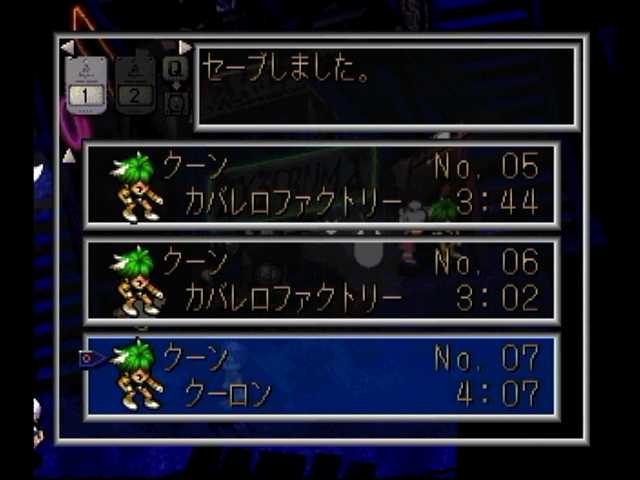Screen dimensions: 640x480
Task: Click the right arrow above memory cards
Action: pyautogui.click(x=184, y=47)
